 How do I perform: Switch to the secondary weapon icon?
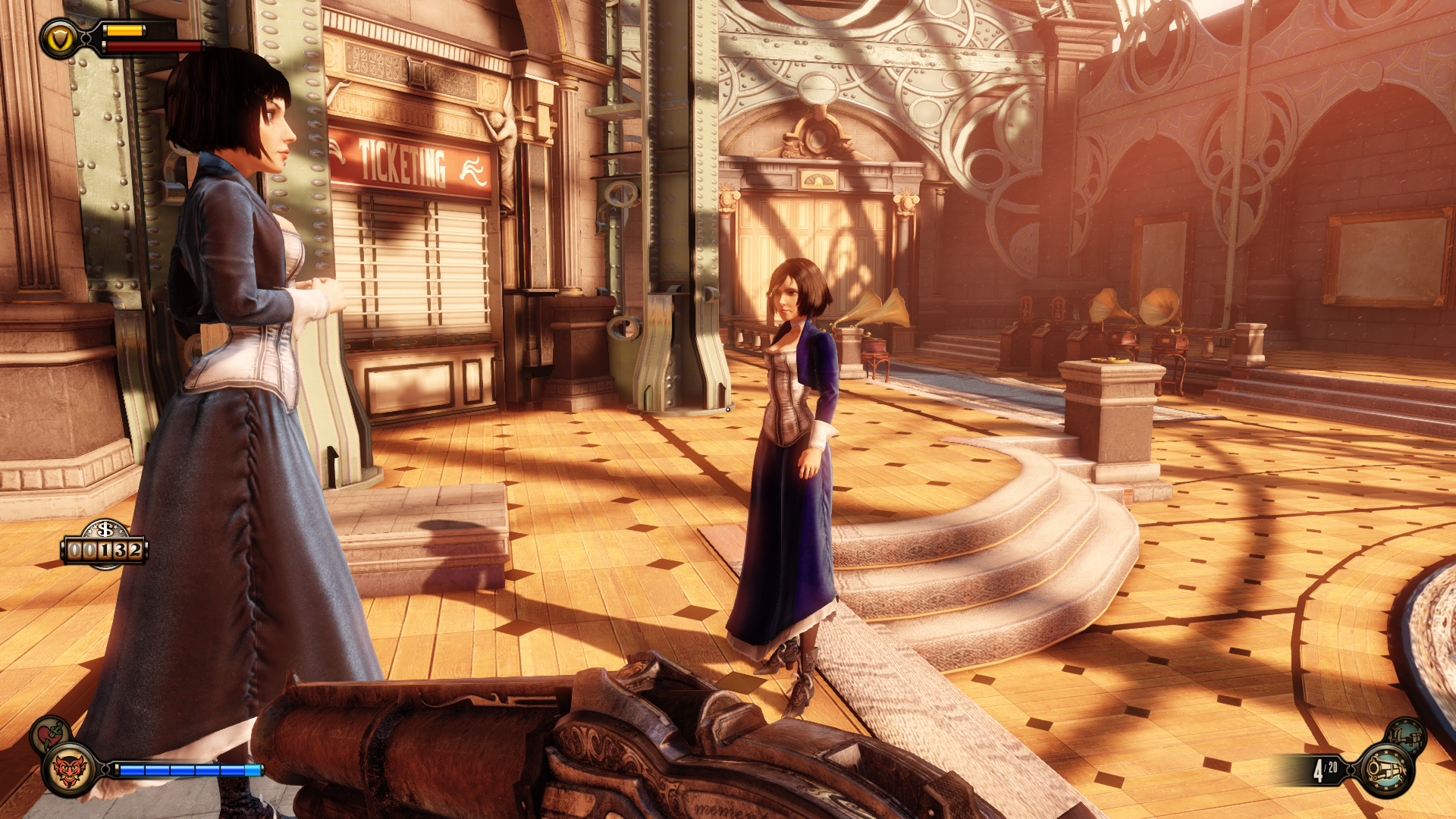point(1406,736)
